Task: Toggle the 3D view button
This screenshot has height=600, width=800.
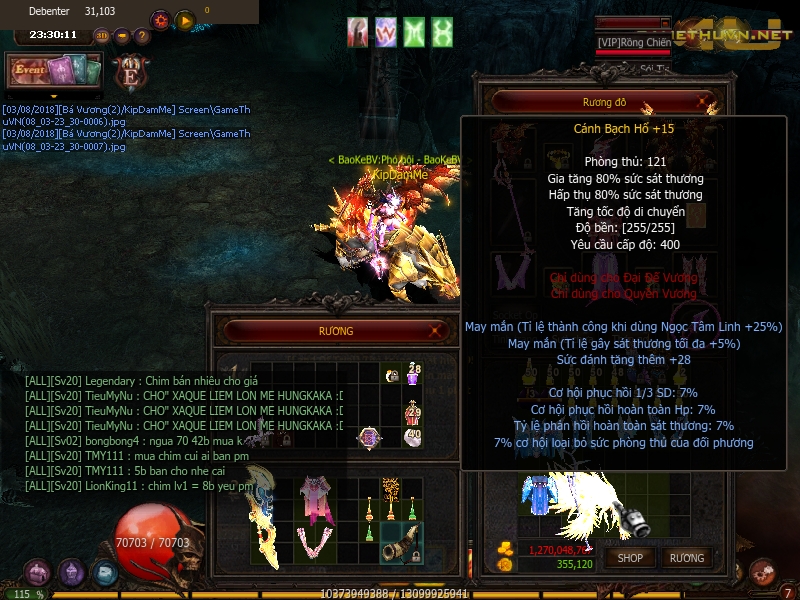Action: [102, 36]
